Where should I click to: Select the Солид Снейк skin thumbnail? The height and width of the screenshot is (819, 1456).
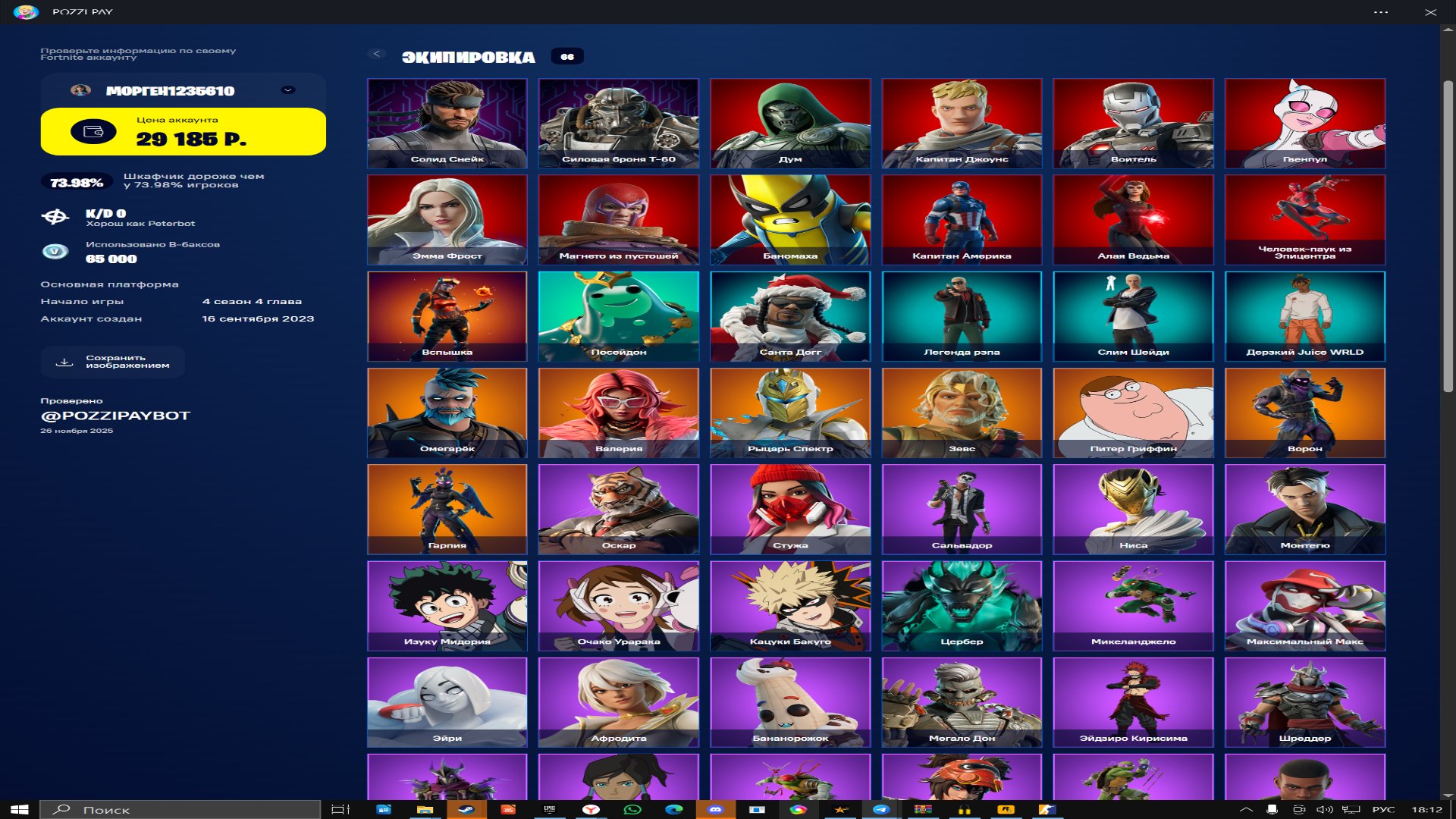pyautogui.click(x=447, y=124)
